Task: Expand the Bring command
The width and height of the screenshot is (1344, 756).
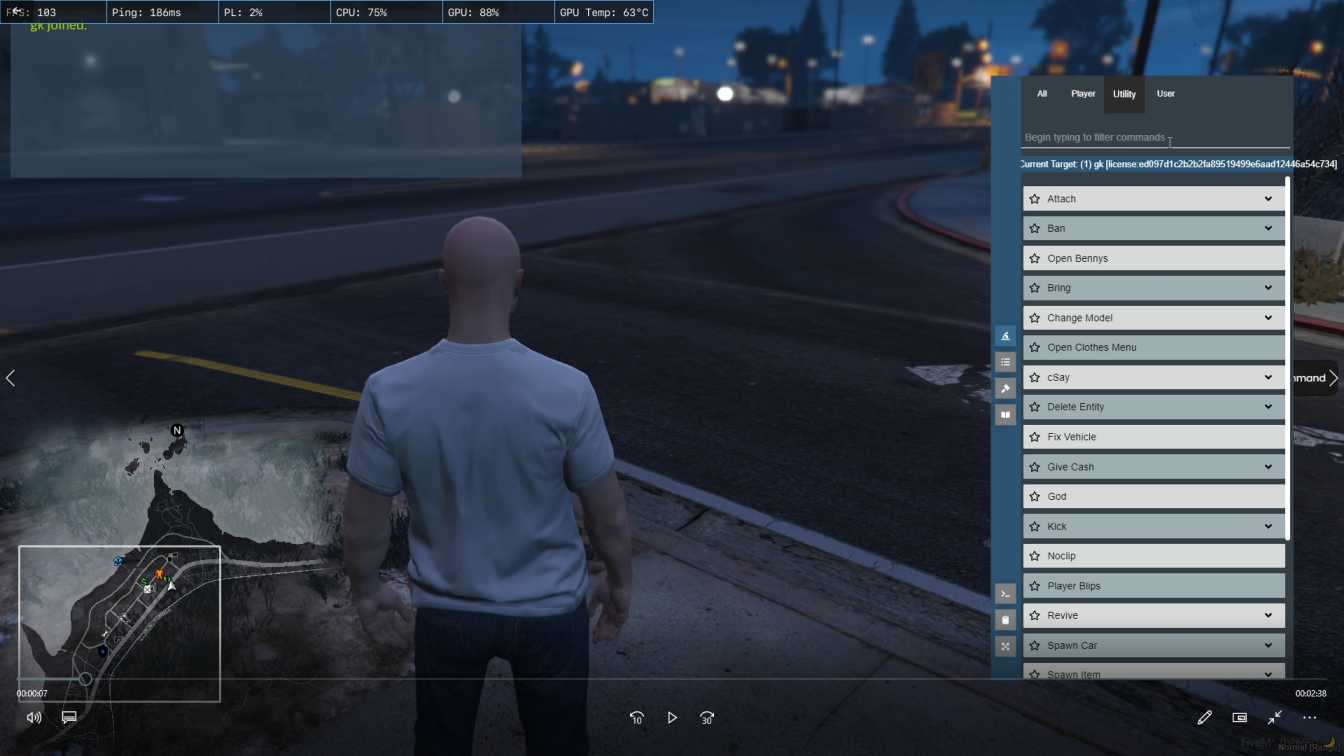Action: coord(1268,288)
